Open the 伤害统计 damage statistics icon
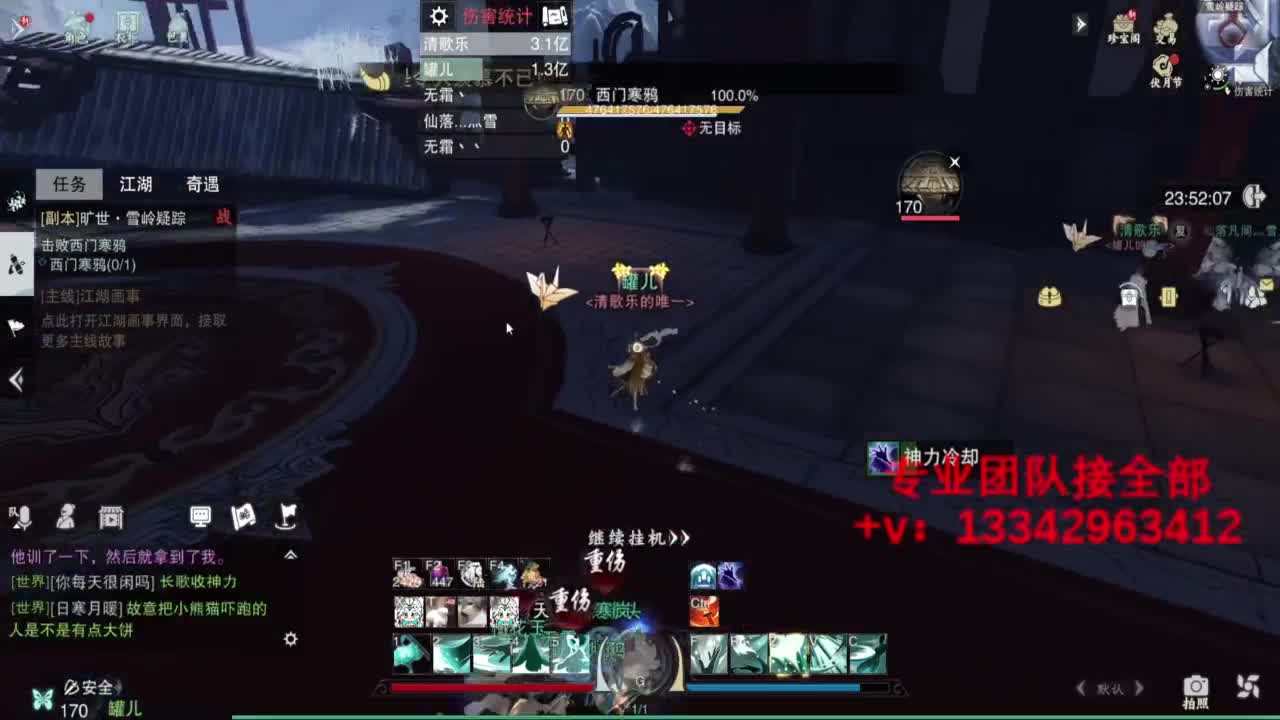The height and width of the screenshot is (720, 1280). point(1218,73)
